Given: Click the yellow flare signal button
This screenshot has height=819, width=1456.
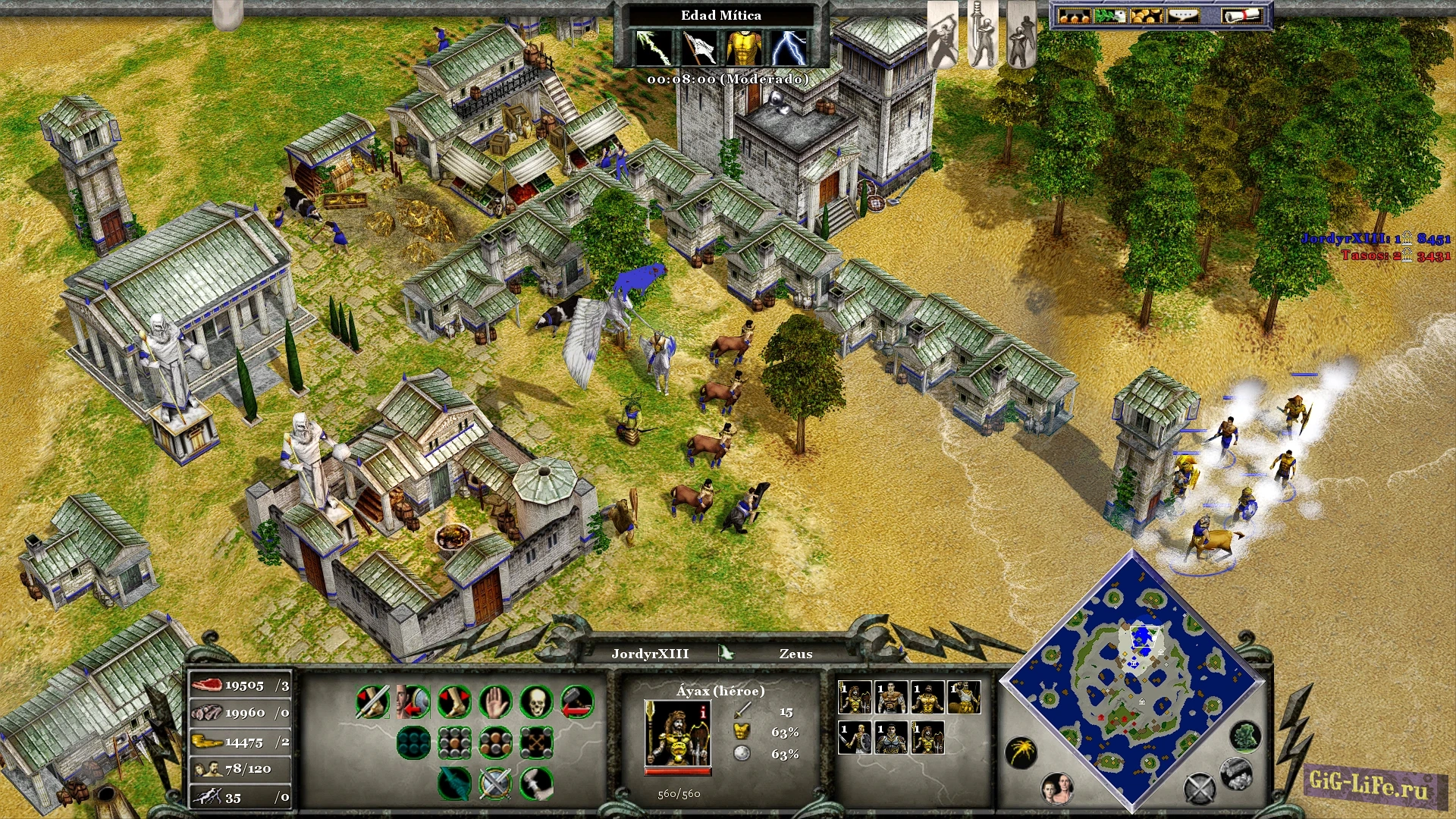Looking at the screenshot, I should tap(1021, 752).
